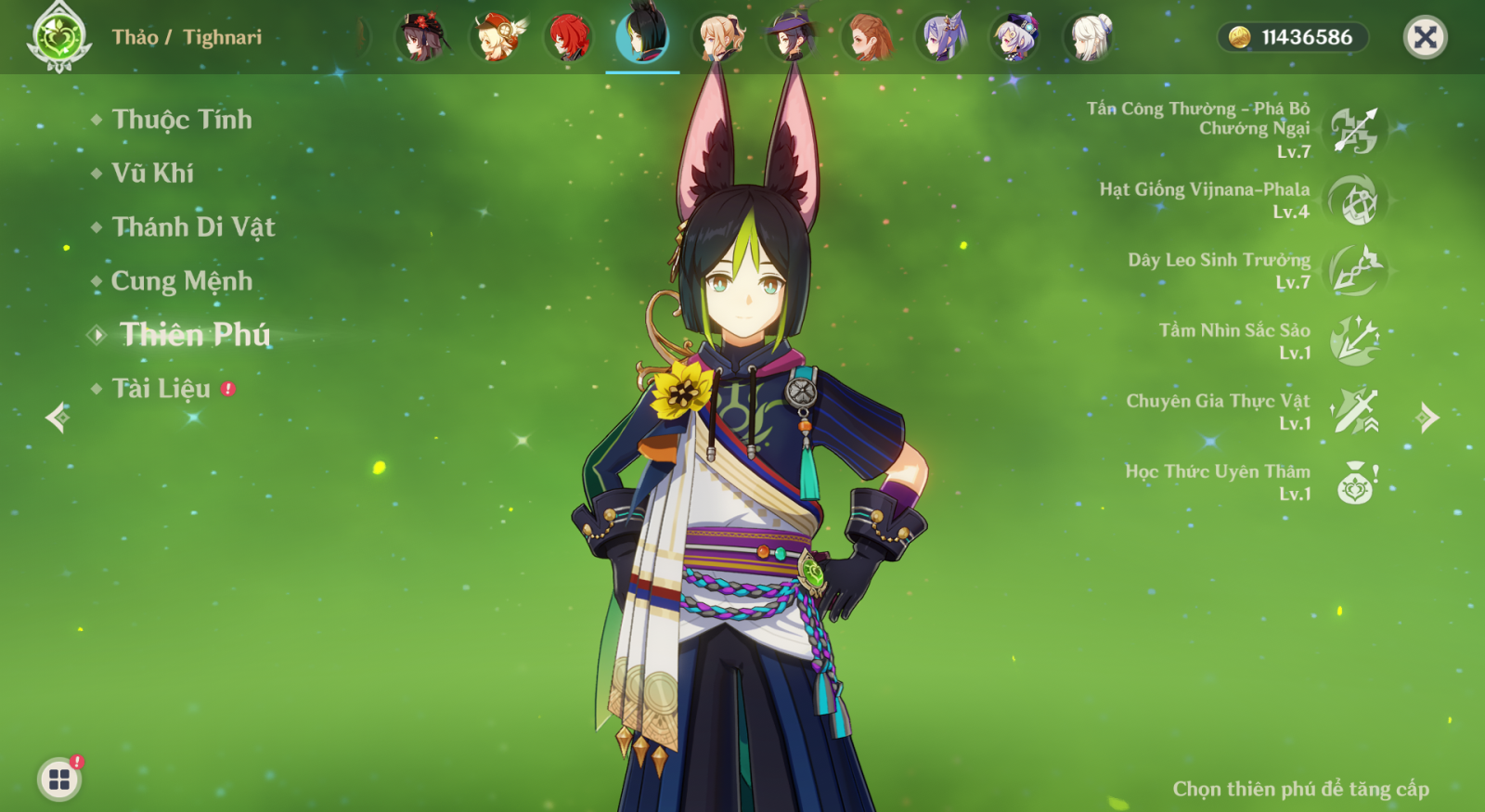The height and width of the screenshot is (812, 1485).
Task: Select Klee's red-hat portrait
Action: click(x=495, y=38)
